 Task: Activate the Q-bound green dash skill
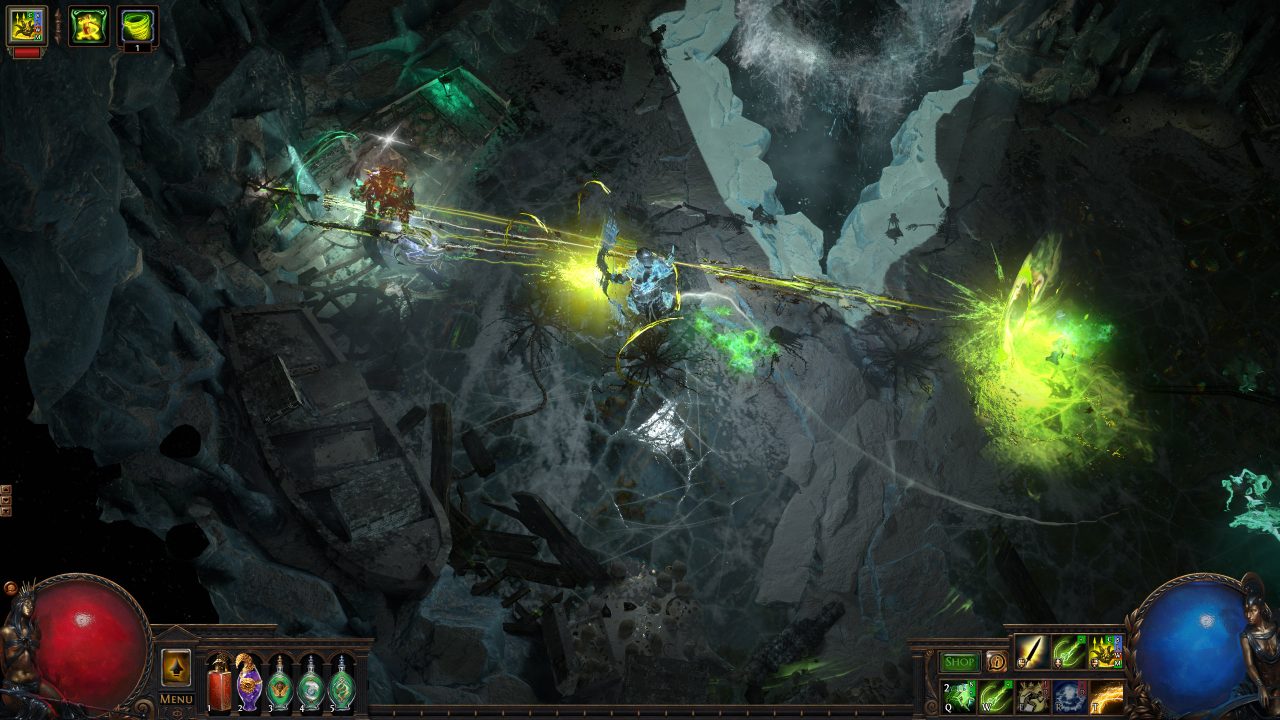(960, 696)
